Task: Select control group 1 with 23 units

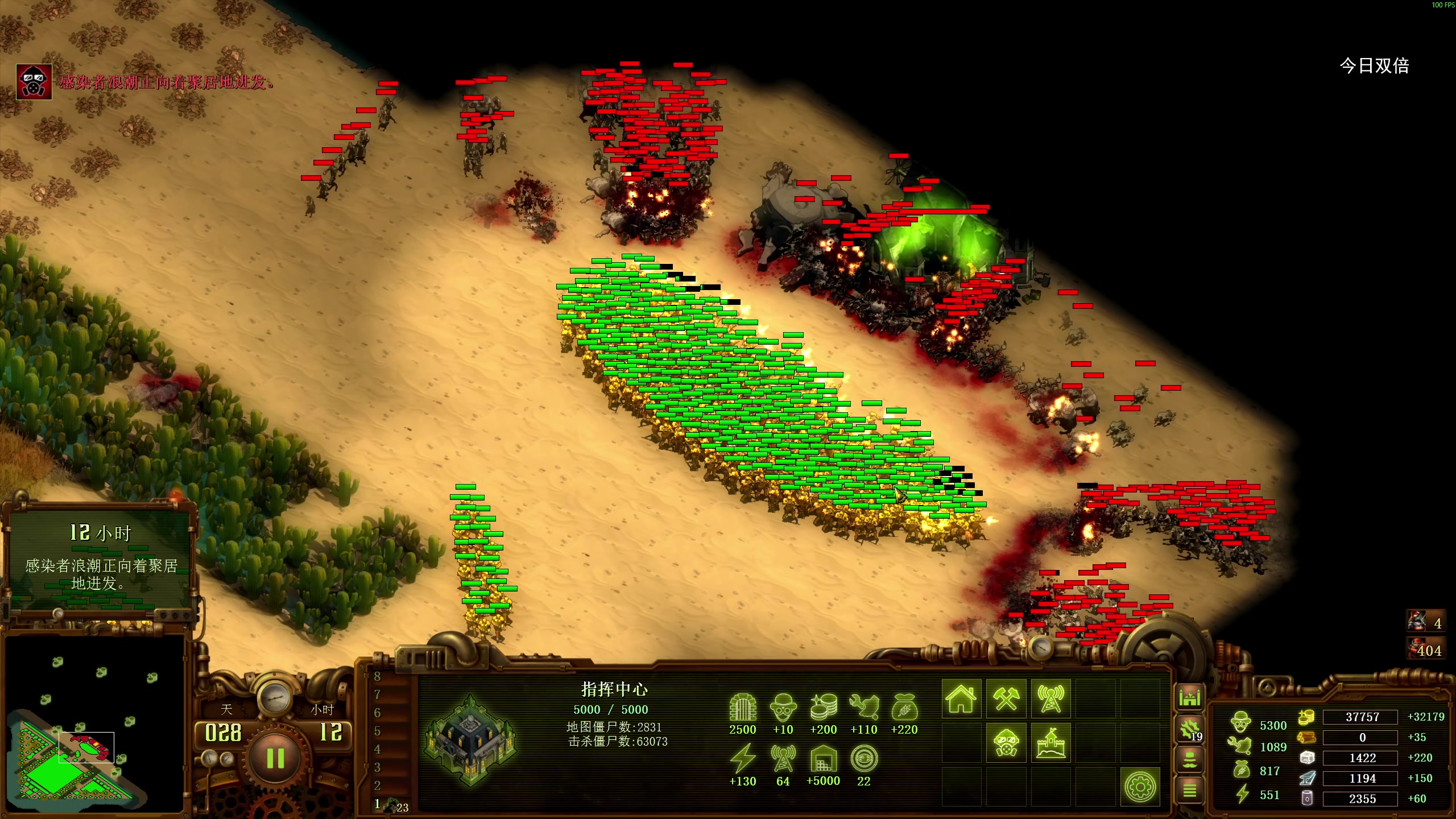Action: tap(391, 805)
